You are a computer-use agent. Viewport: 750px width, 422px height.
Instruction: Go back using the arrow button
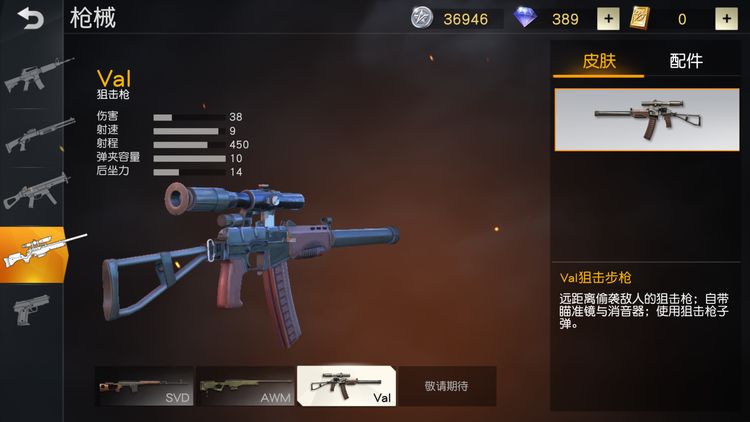31,18
